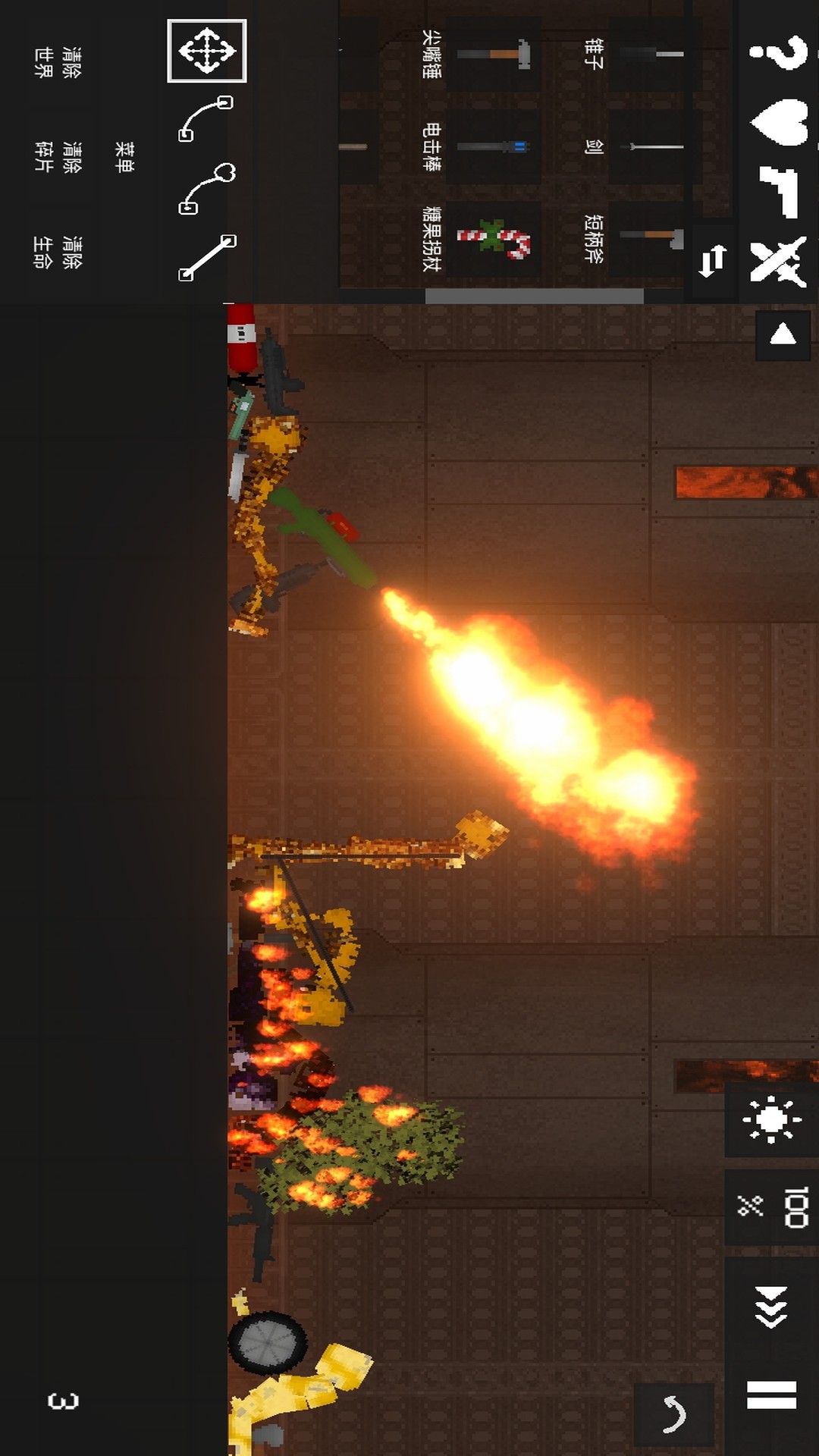
Task: Switch to the heart living category
Action: [778, 121]
